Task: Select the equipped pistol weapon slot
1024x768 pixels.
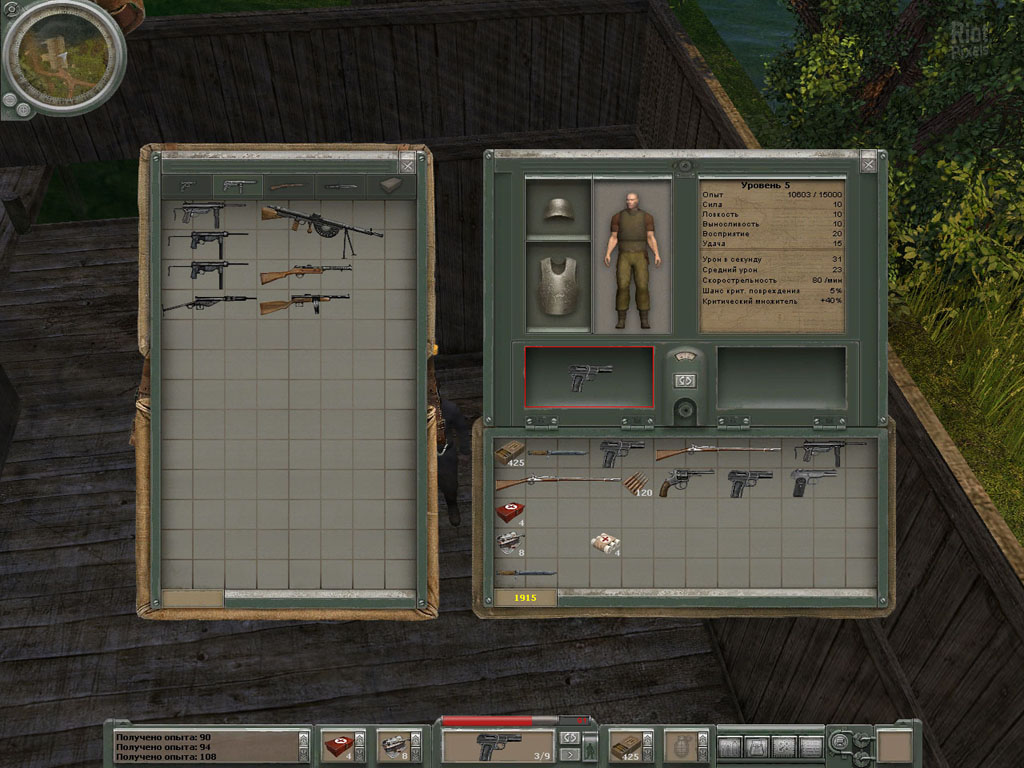Action: click(589, 377)
